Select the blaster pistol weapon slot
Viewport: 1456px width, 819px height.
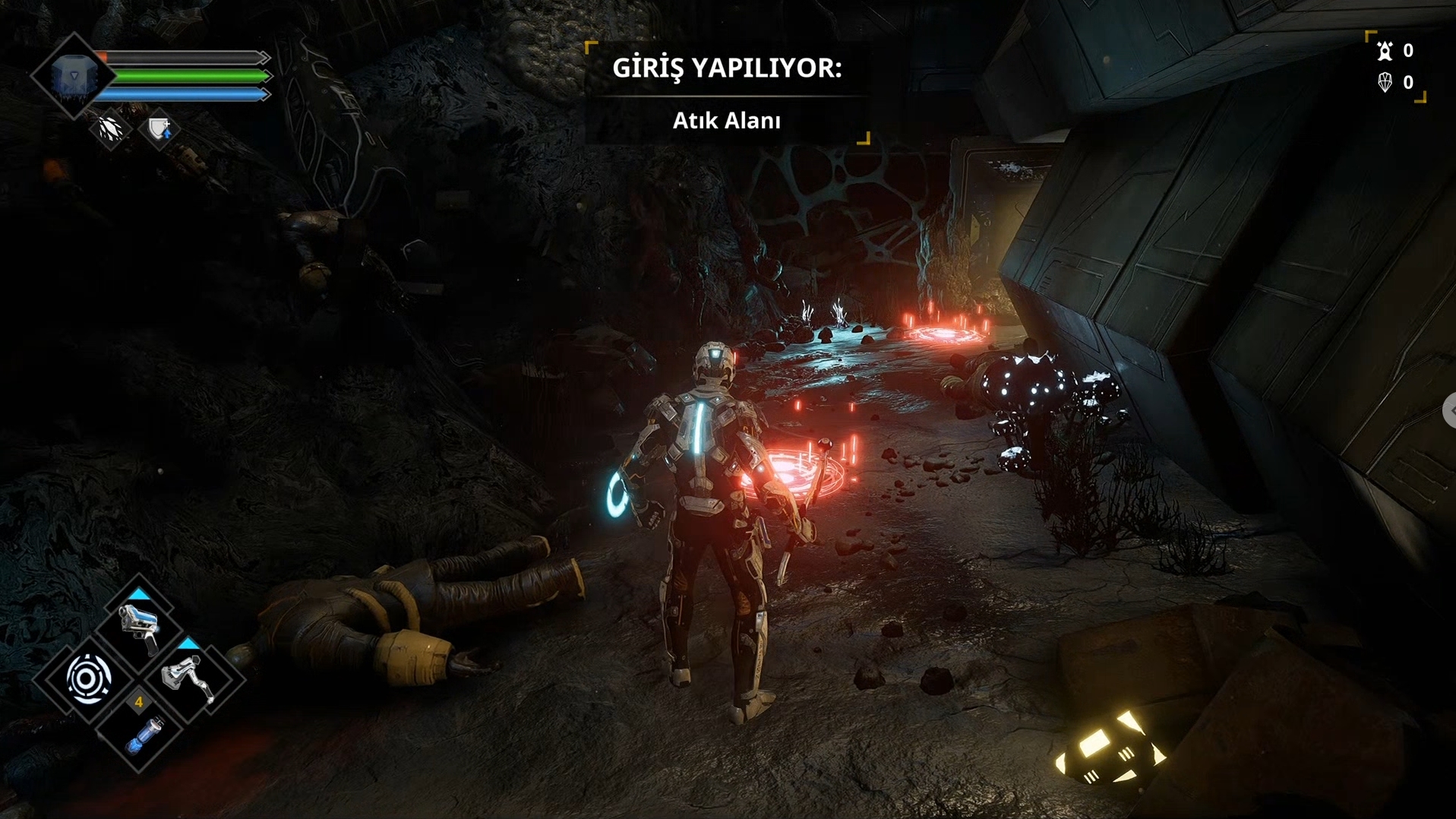tap(139, 629)
